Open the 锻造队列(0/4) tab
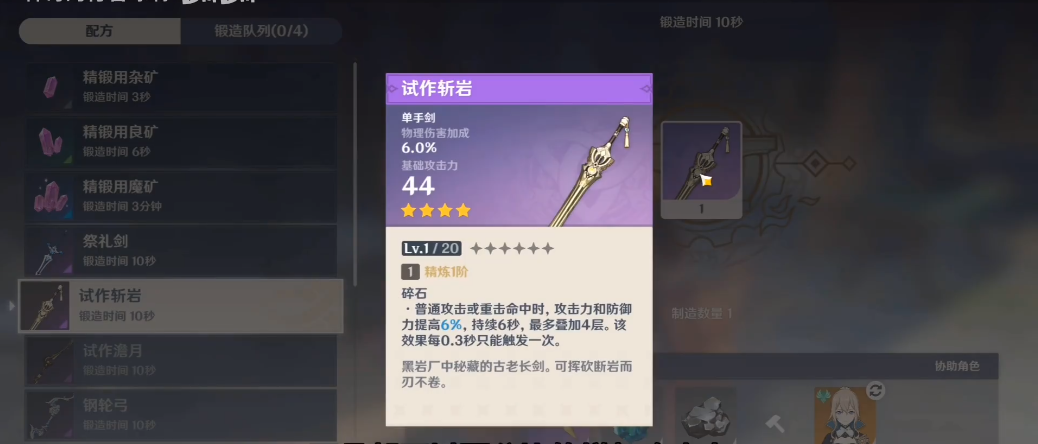Screen dimensions: 1038x444 pos(261,32)
